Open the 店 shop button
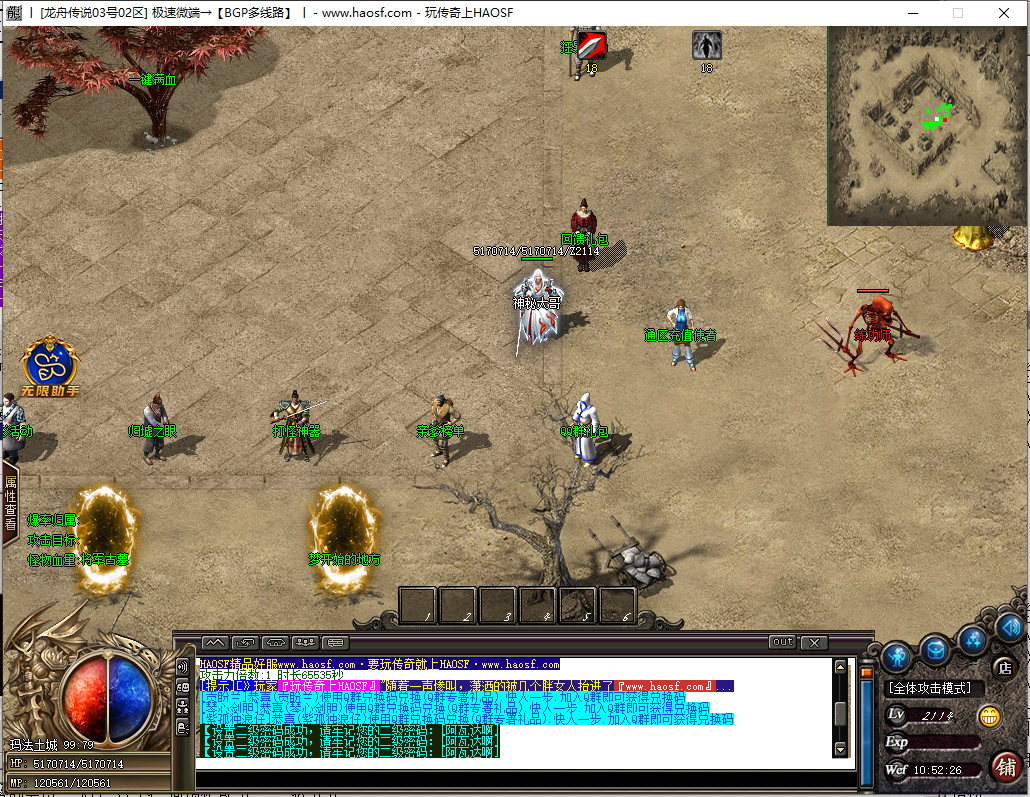 (1004, 667)
